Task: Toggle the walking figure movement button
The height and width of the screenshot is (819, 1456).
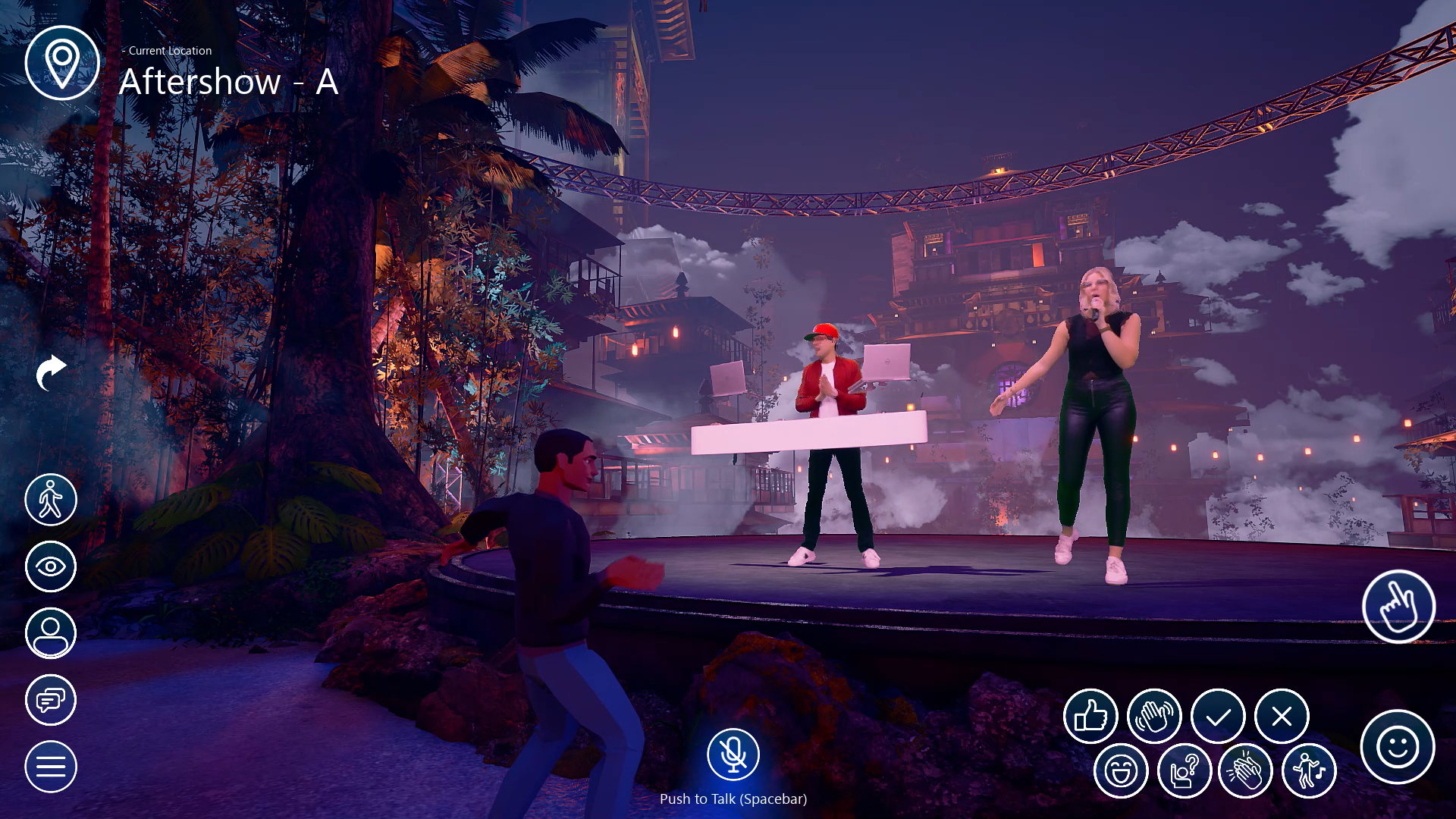Action: pos(51,500)
